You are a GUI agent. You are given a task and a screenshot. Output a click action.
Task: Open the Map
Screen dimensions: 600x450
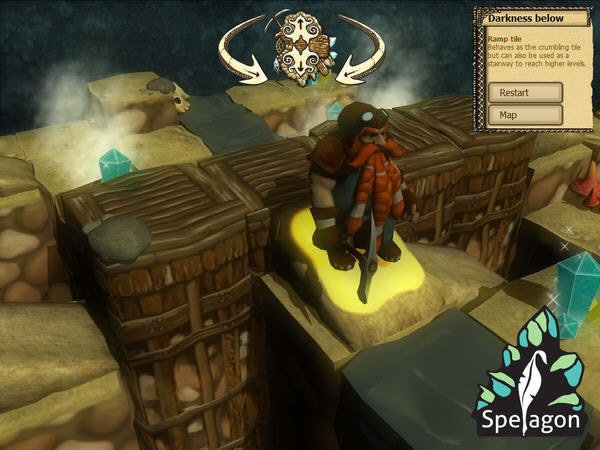[525, 115]
